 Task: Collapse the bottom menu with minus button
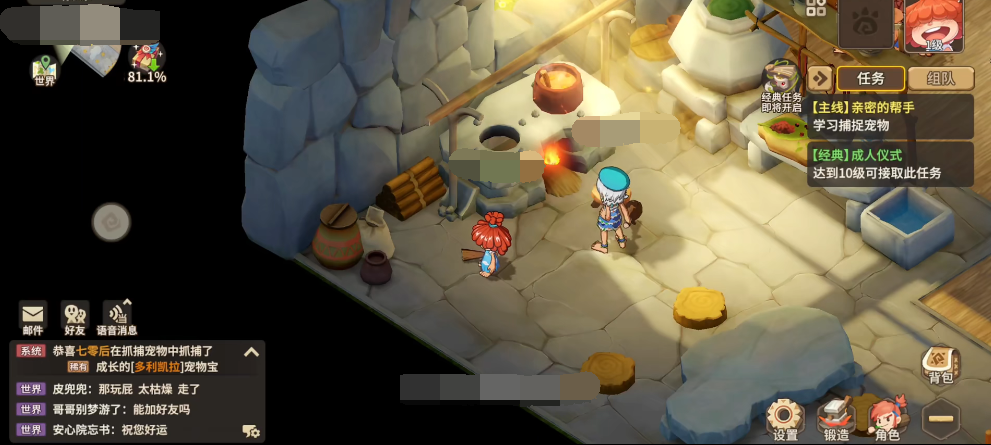939,419
